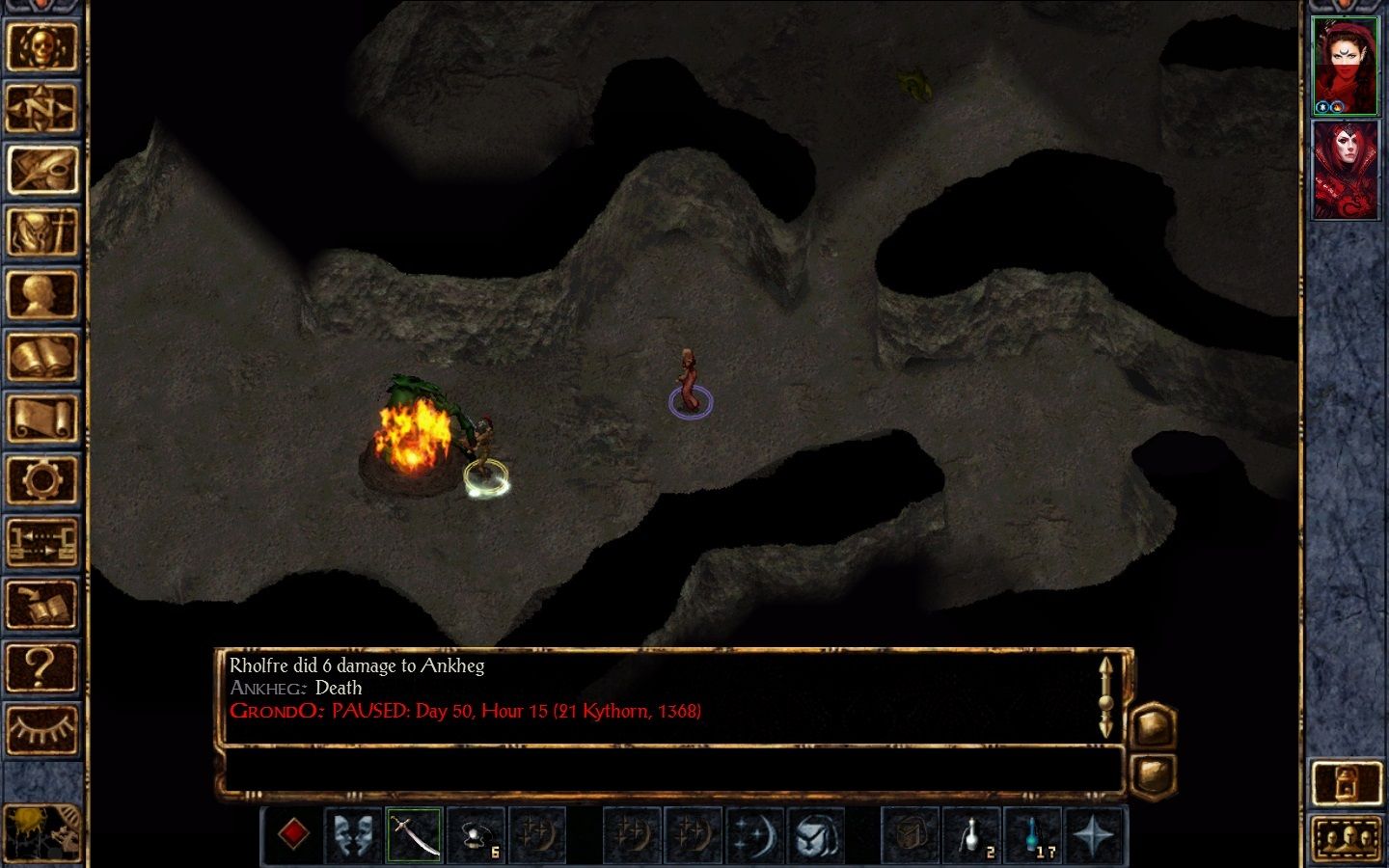Toggle the lantern party AI button
1389x868 pixels.
(1345, 783)
